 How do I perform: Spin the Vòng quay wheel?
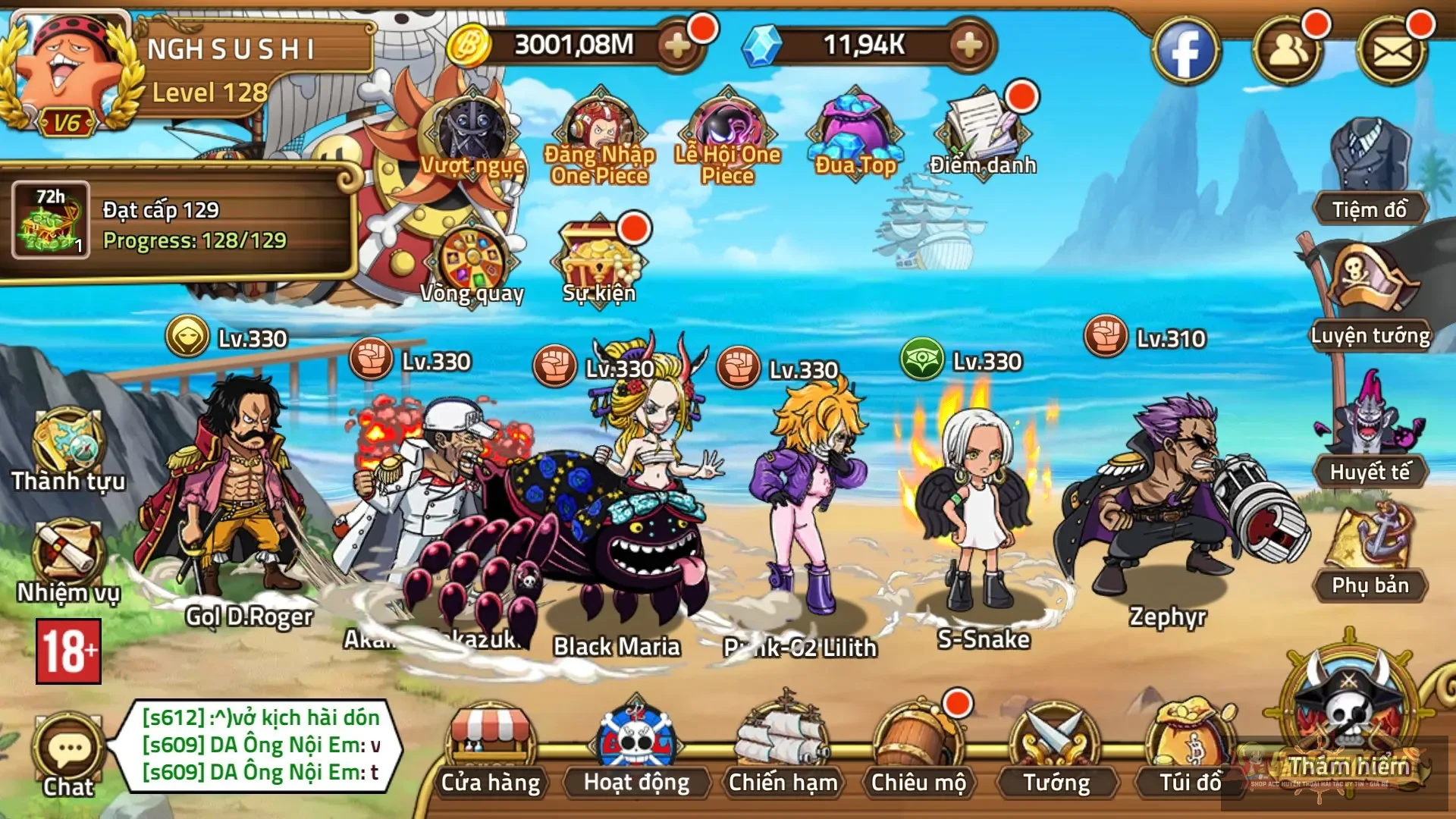coord(472,262)
